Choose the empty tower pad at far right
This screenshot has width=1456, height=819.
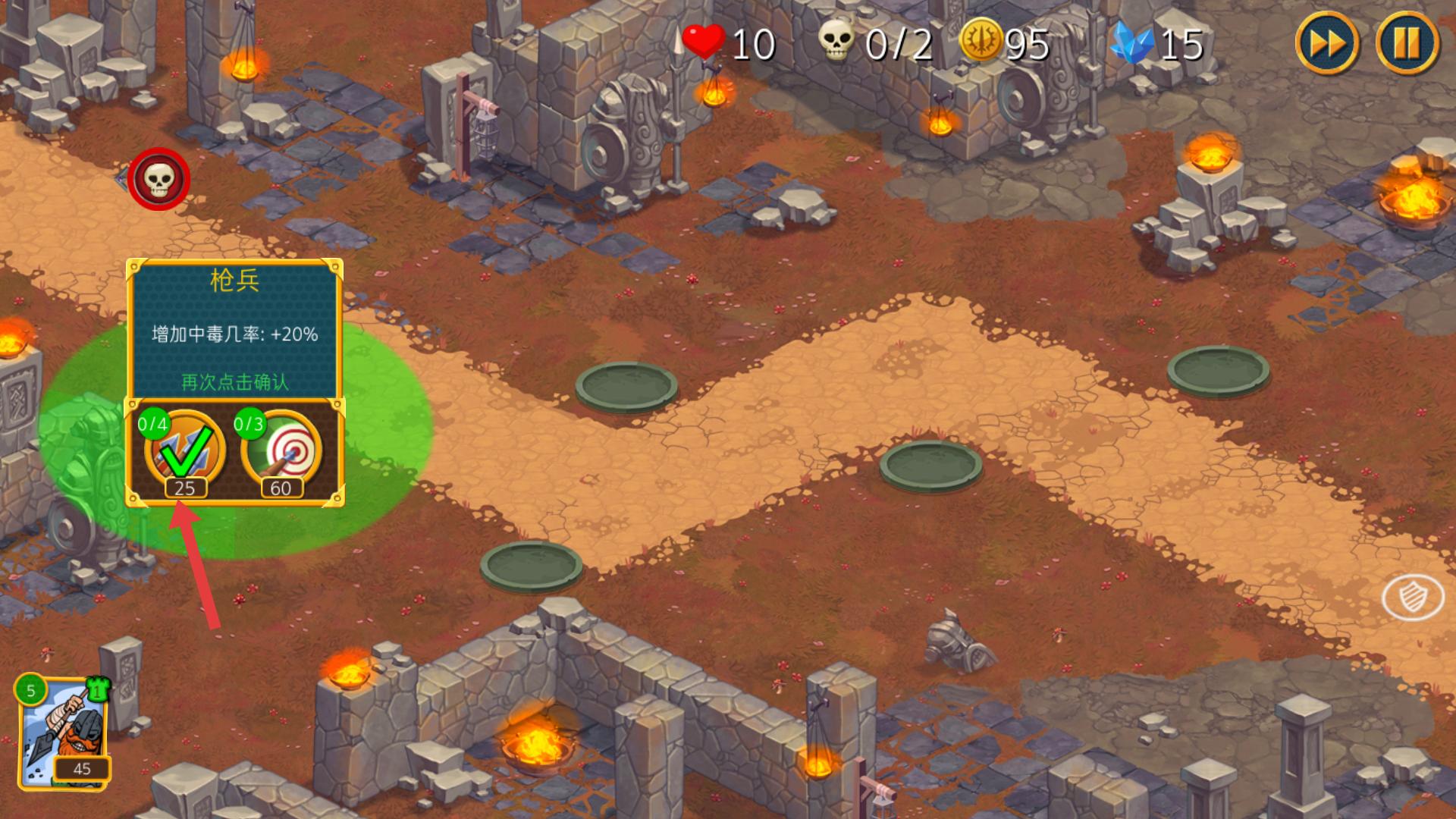tap(1218, 370)
